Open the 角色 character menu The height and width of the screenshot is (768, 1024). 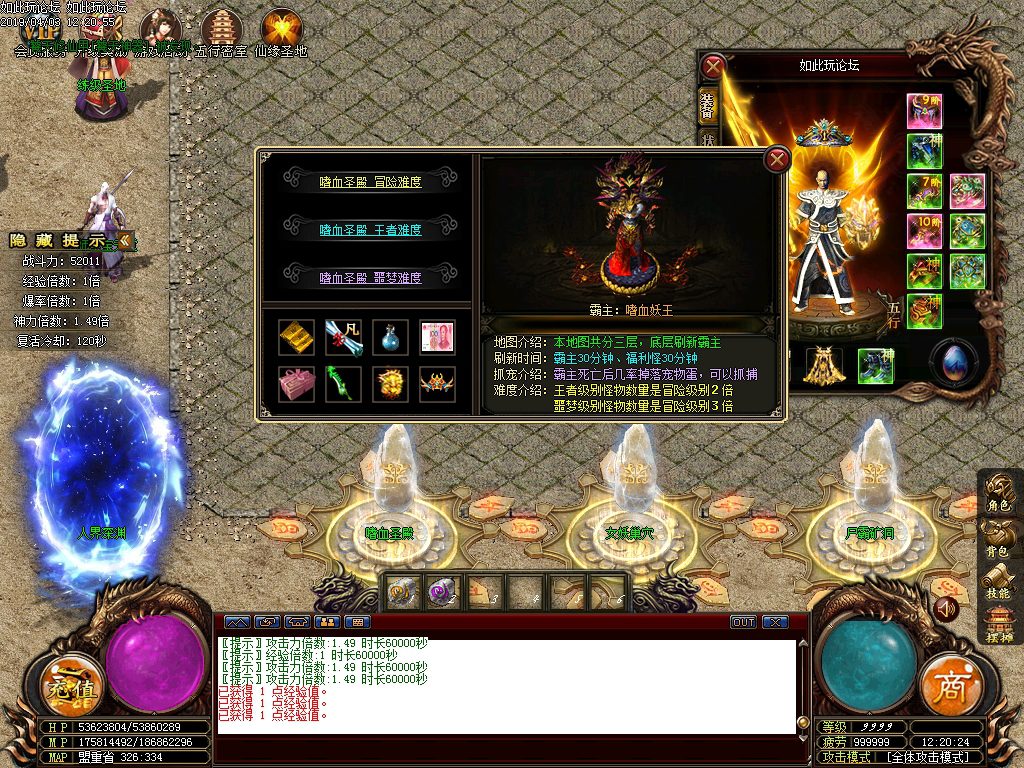pyautogui.click(x=997, y=495)
